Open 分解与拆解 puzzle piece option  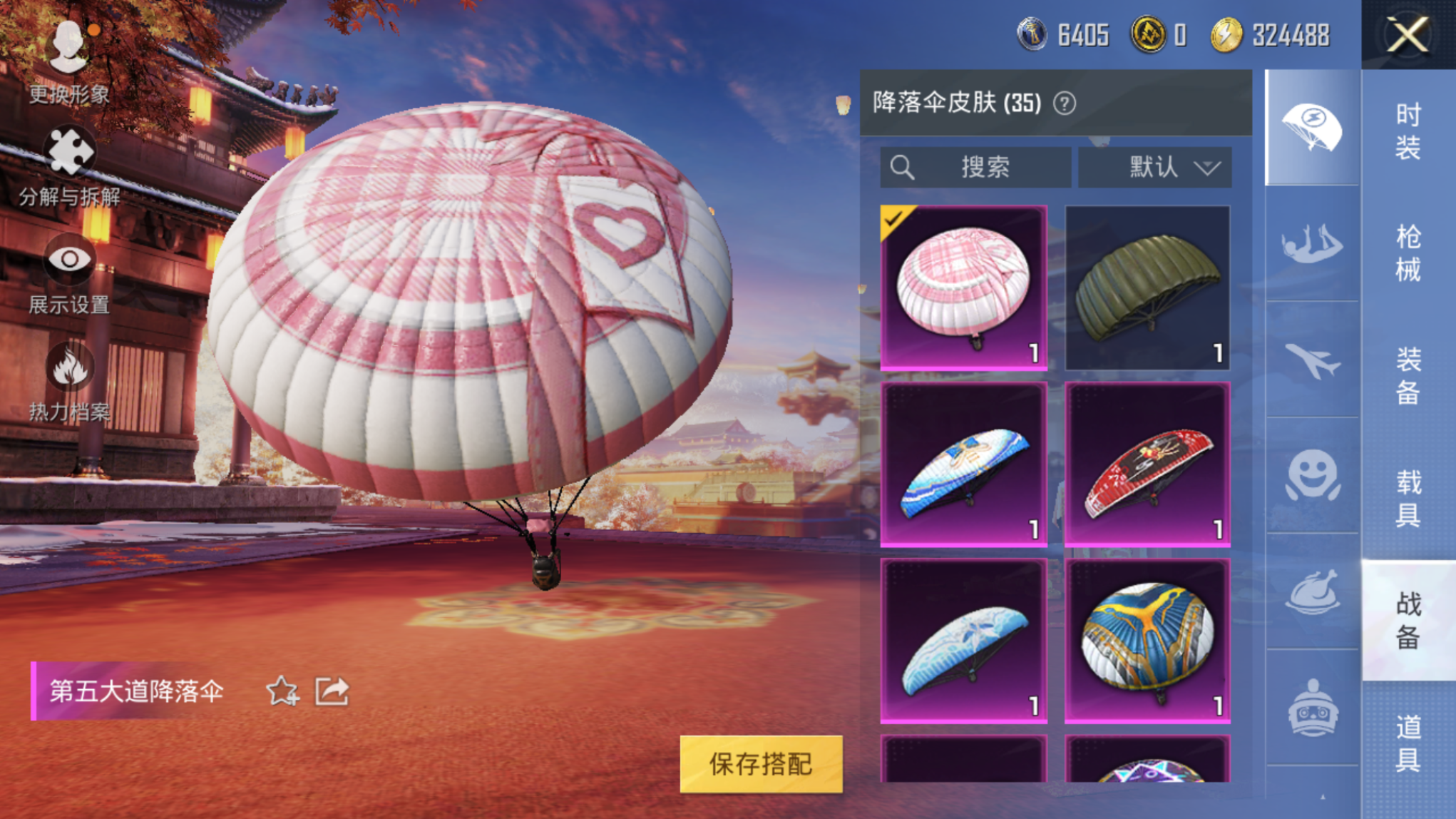(x=69, y=151)
